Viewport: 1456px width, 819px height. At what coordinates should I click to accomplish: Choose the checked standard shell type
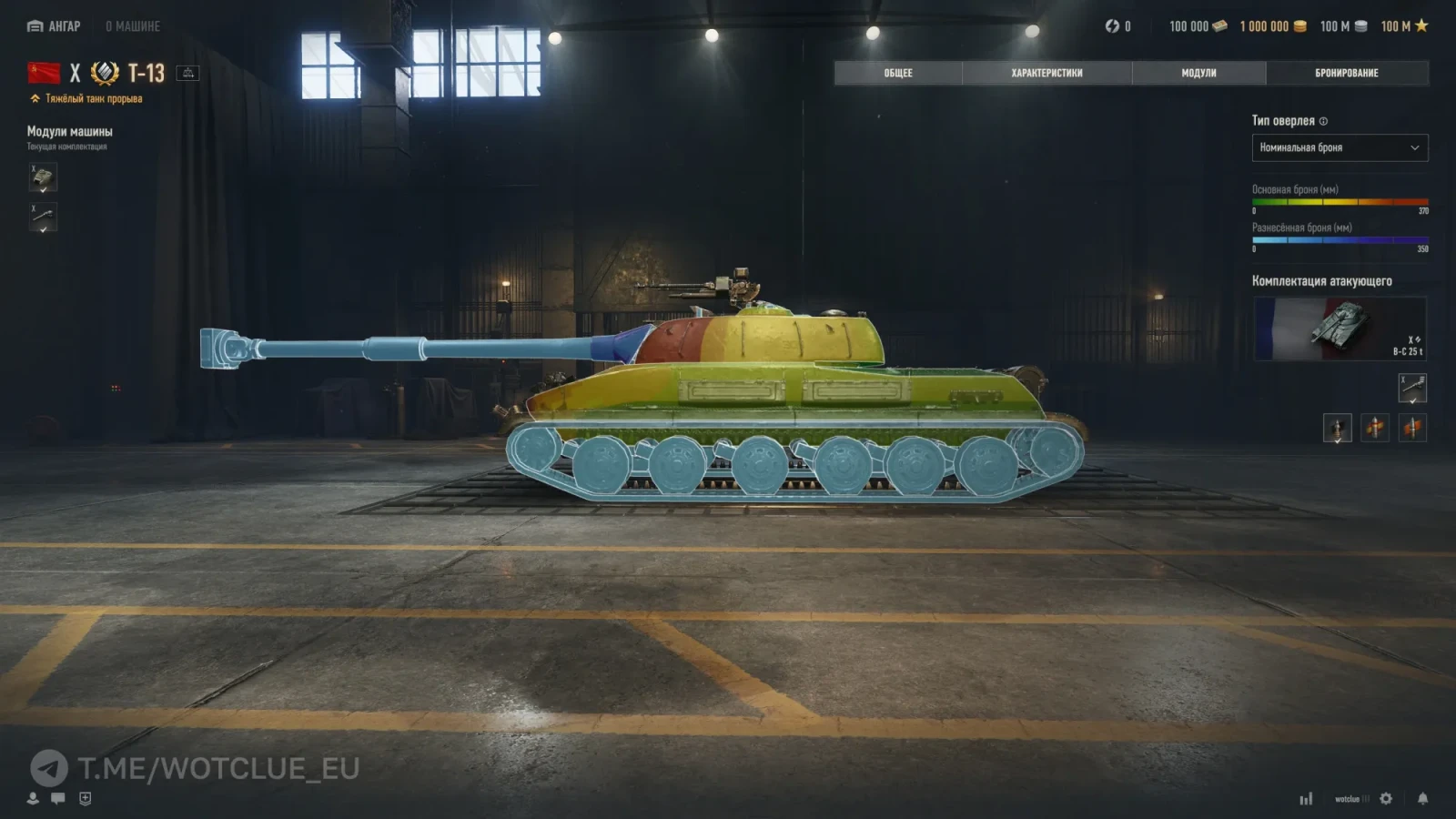pos(1337,427)
